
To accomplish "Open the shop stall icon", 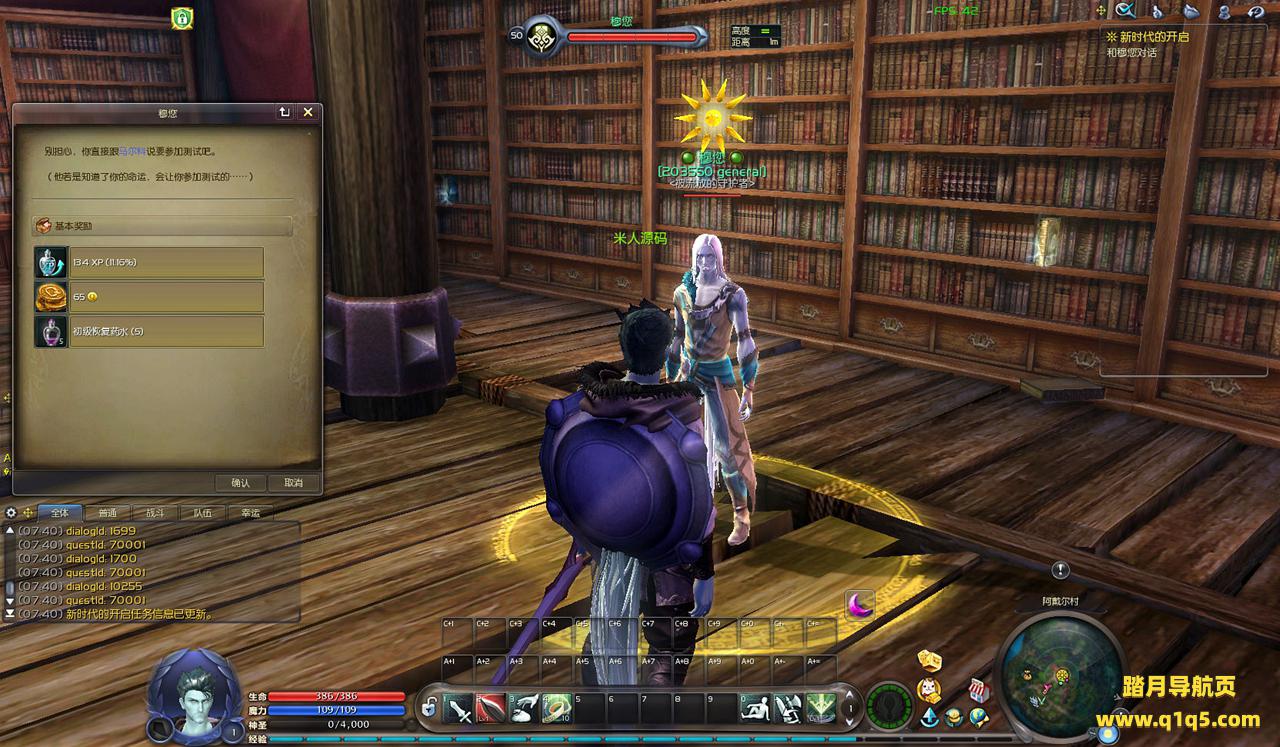I will [x=979, y=690].
